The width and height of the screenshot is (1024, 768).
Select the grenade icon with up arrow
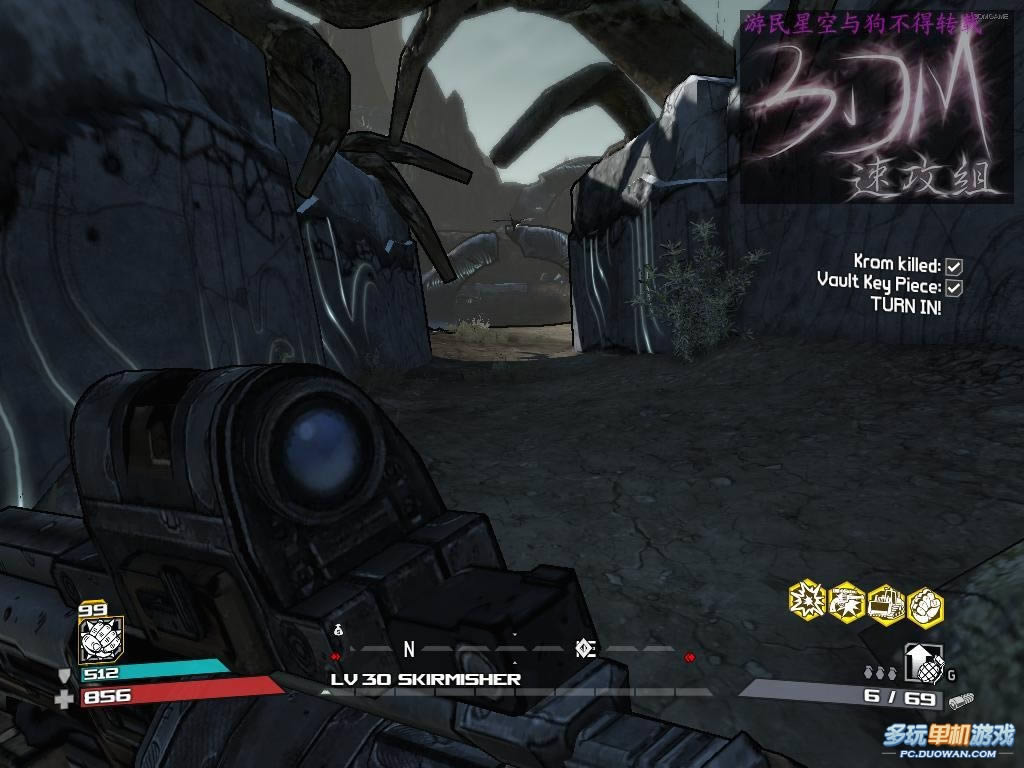922,662
